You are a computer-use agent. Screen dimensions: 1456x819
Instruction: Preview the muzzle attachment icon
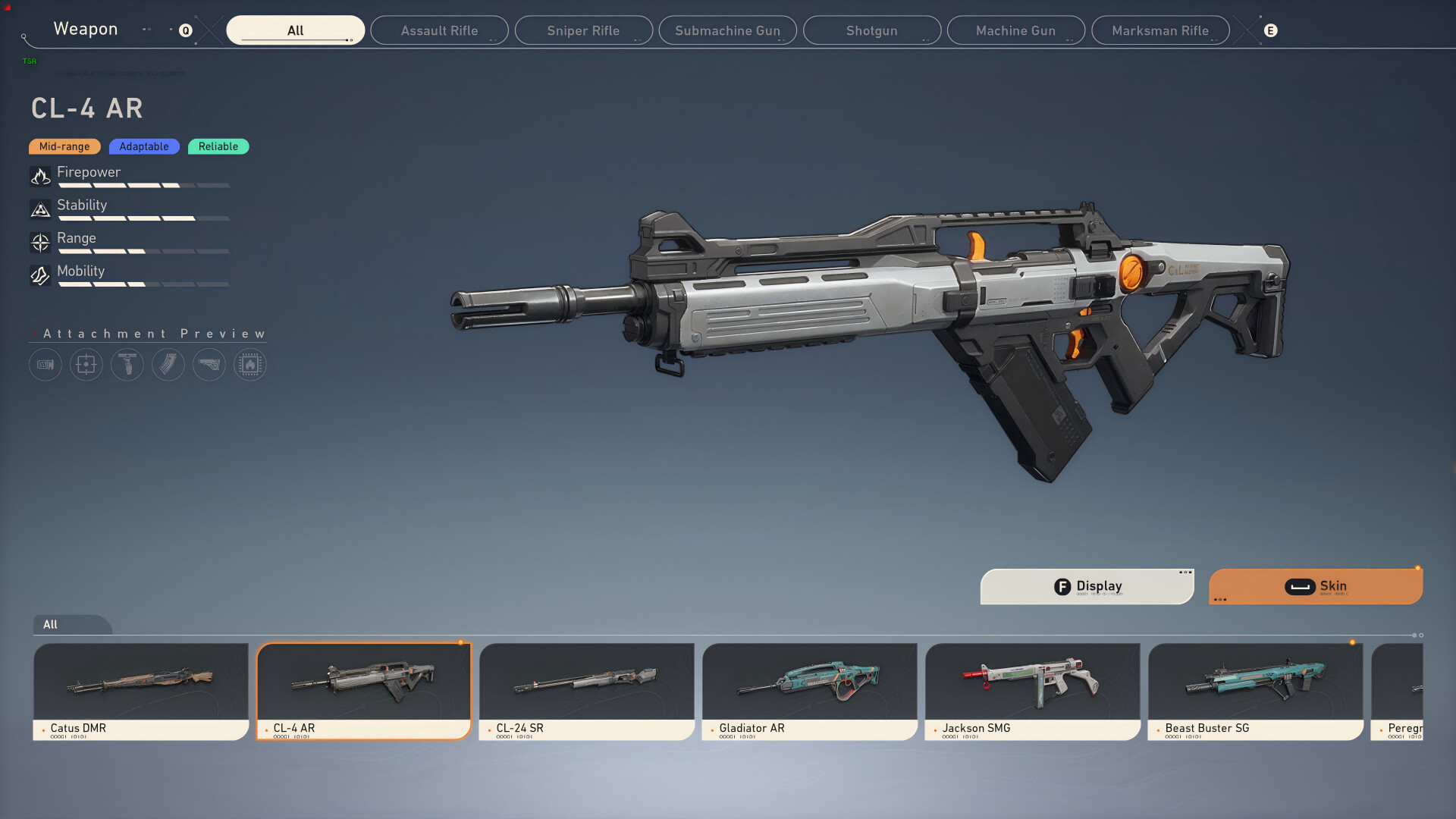[45, 365]
